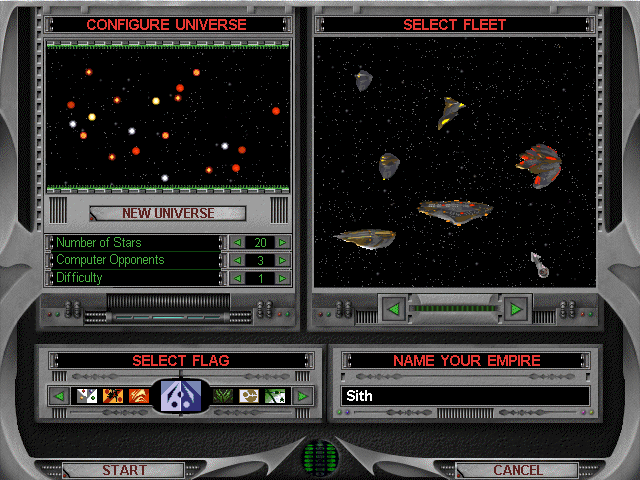Raise the Difficulty level
Image resolution: width=640 pixels, height=480 pixels.
283,278
